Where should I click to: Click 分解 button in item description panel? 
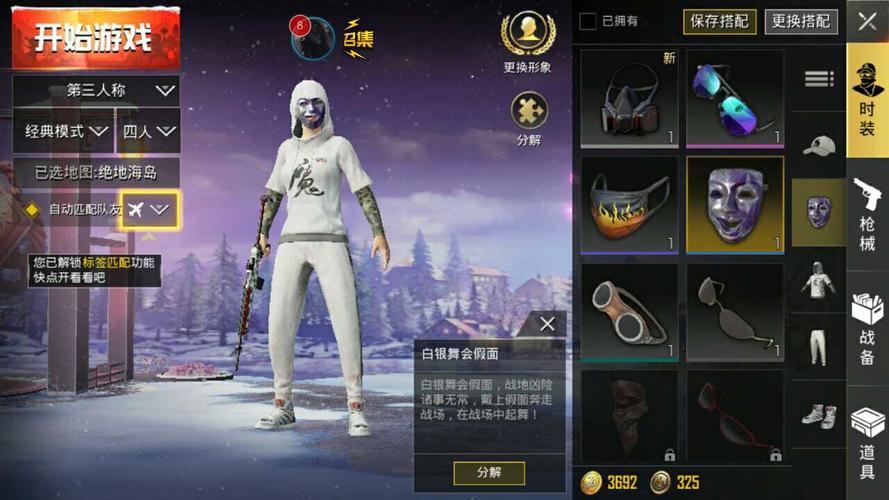click(x=488, y=472)
